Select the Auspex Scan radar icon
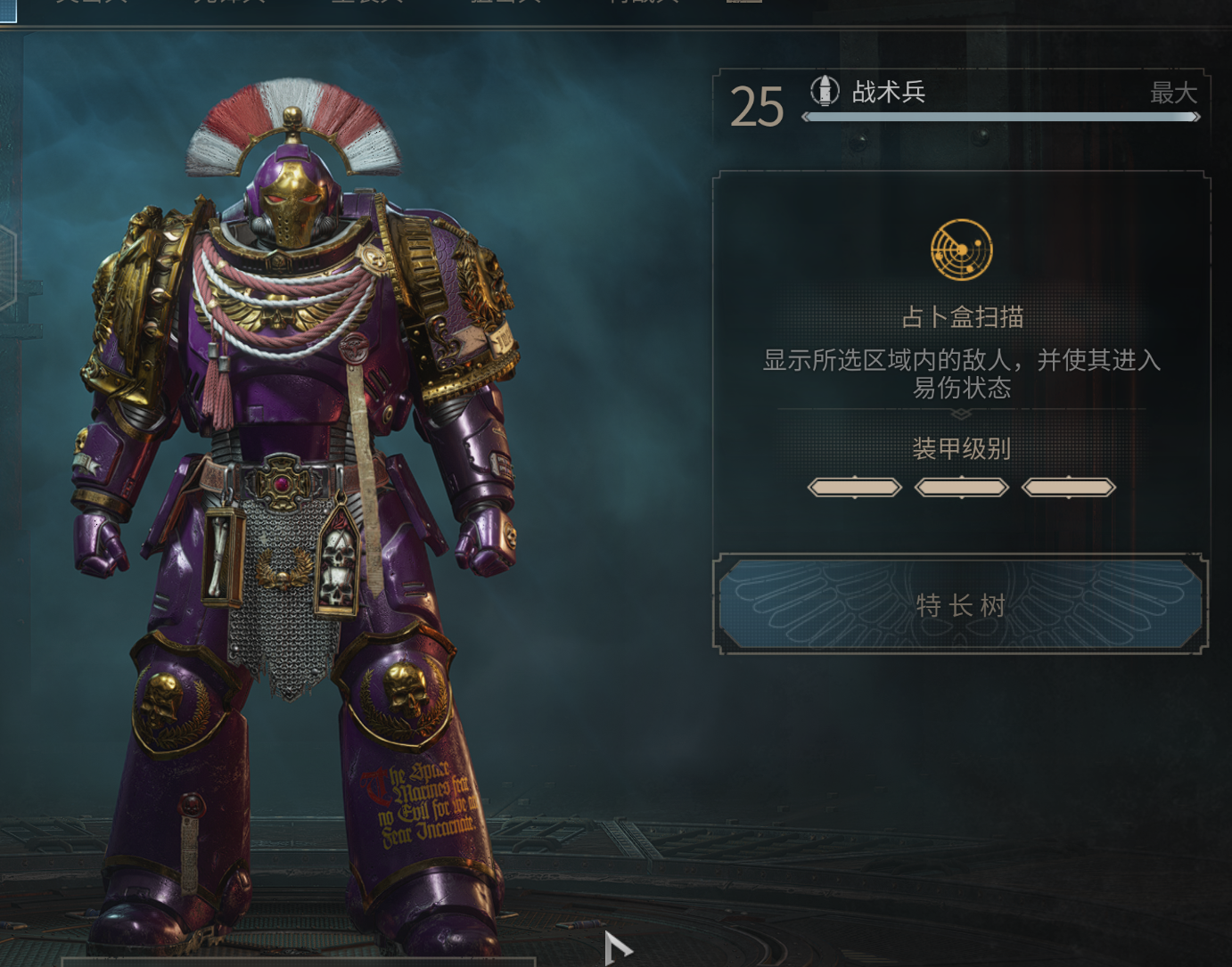 (x=961, y=250)
